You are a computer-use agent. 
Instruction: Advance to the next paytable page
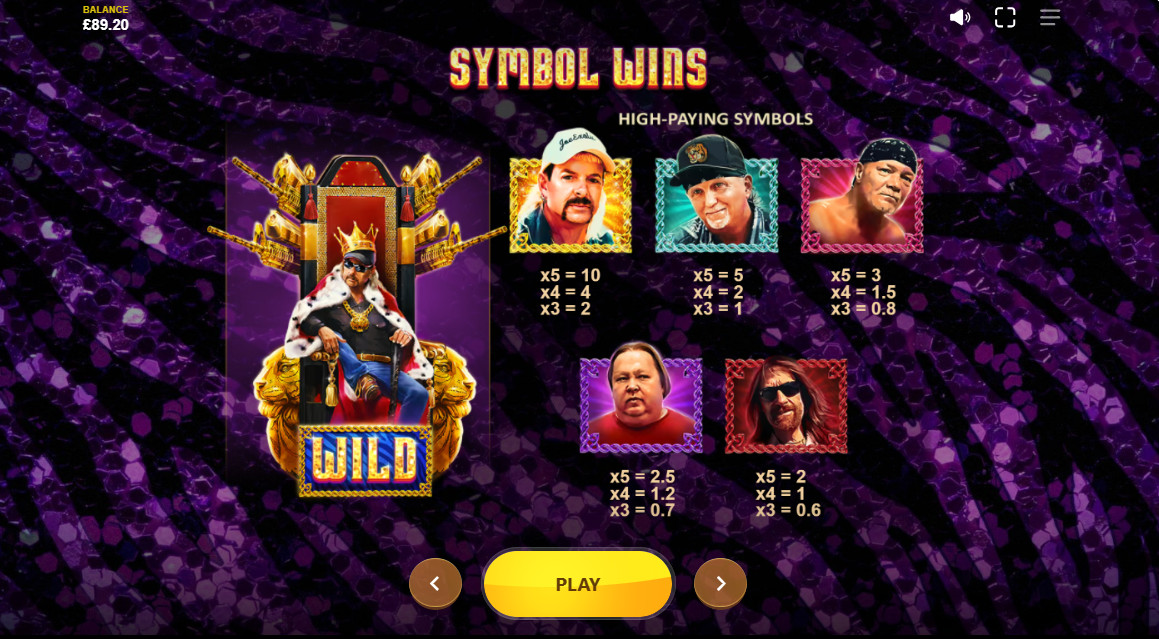(x=720, y=583)
